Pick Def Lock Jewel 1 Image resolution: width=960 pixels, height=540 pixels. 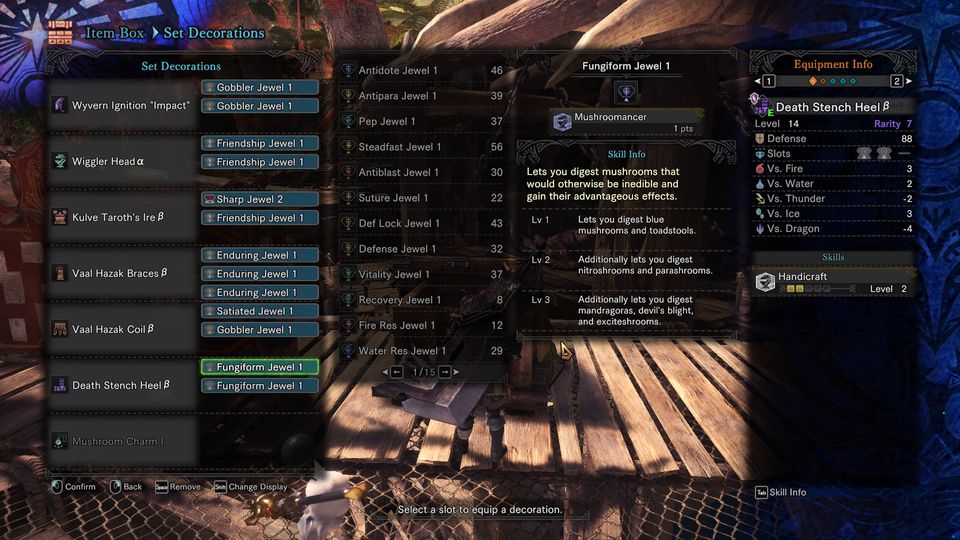click(422, 224)
